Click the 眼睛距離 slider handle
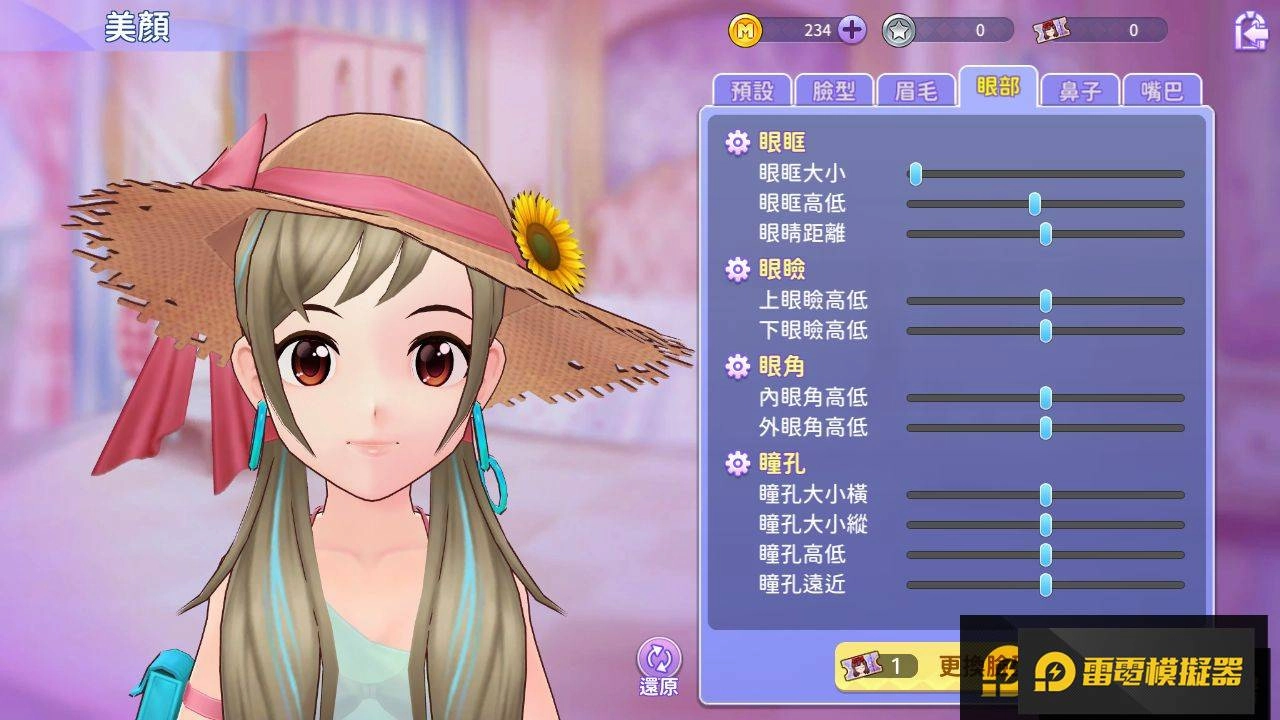The height and width of the screenshot is (720, 1280). [1046, 234]
